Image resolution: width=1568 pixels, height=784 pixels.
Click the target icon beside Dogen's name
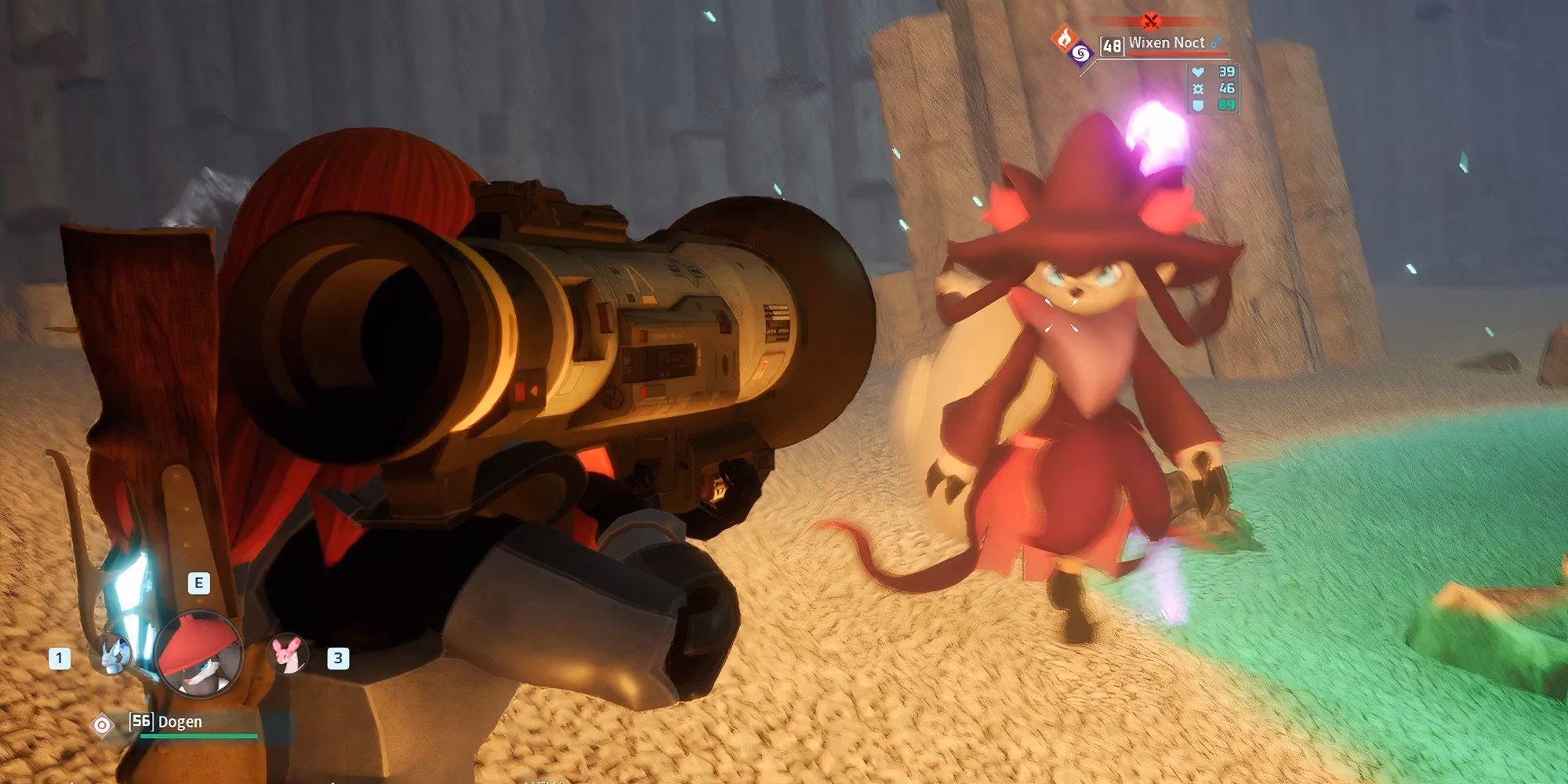tap(102, 725)
